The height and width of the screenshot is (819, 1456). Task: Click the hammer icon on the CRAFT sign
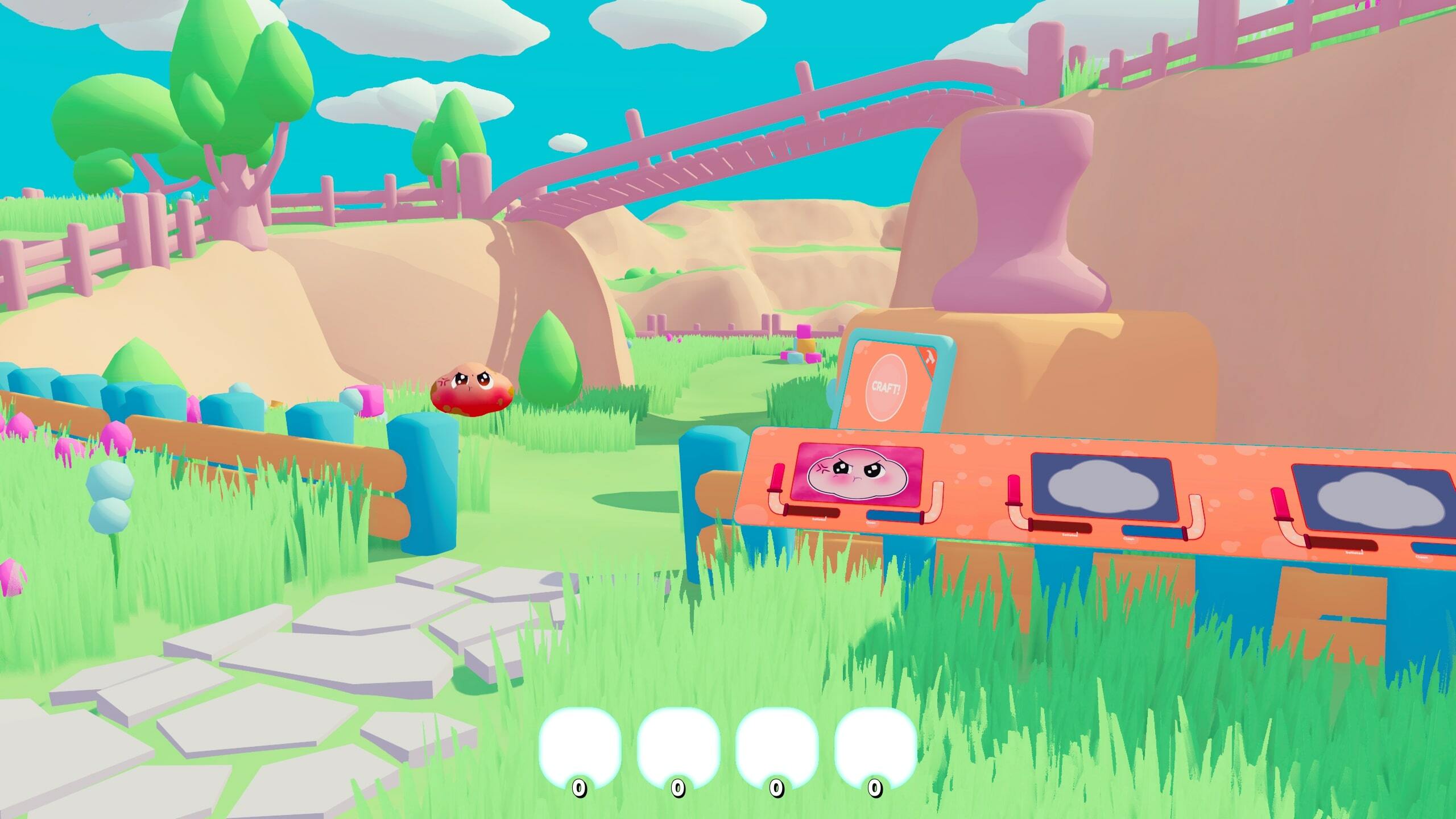coord(930,358)
